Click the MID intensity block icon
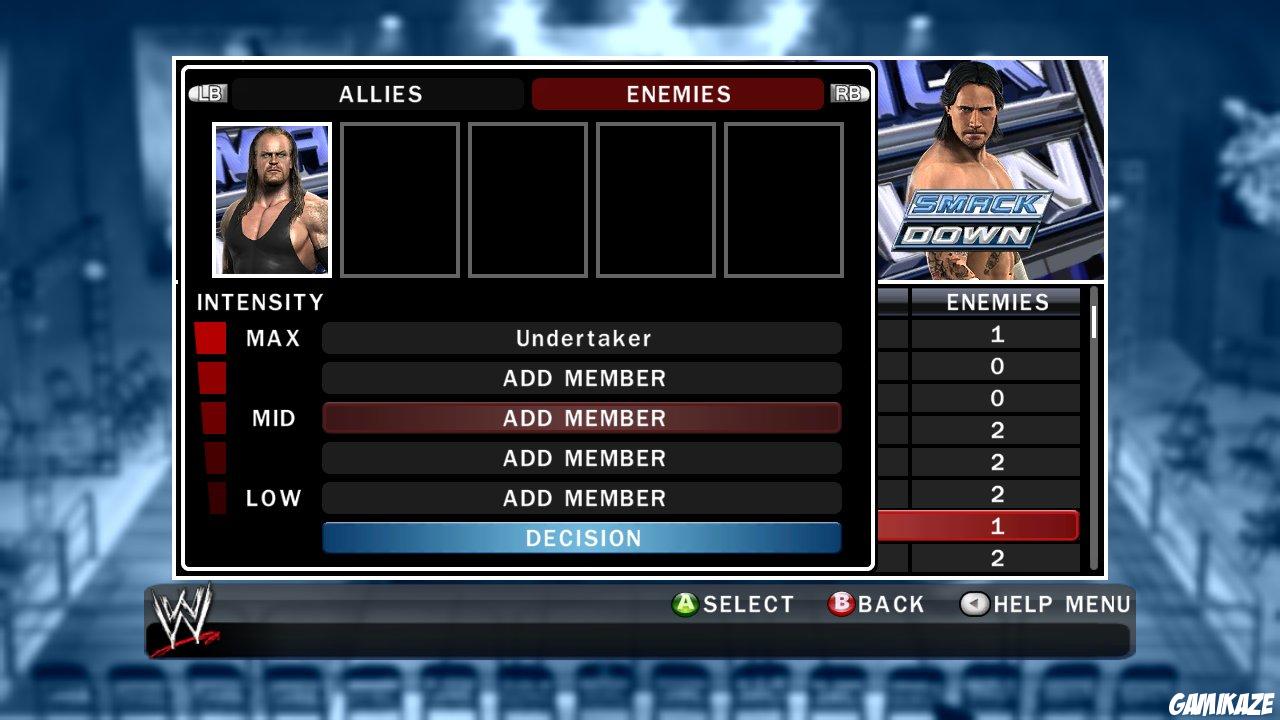The width and height of the screenshot is (1280, 720). tap(212, 418)
